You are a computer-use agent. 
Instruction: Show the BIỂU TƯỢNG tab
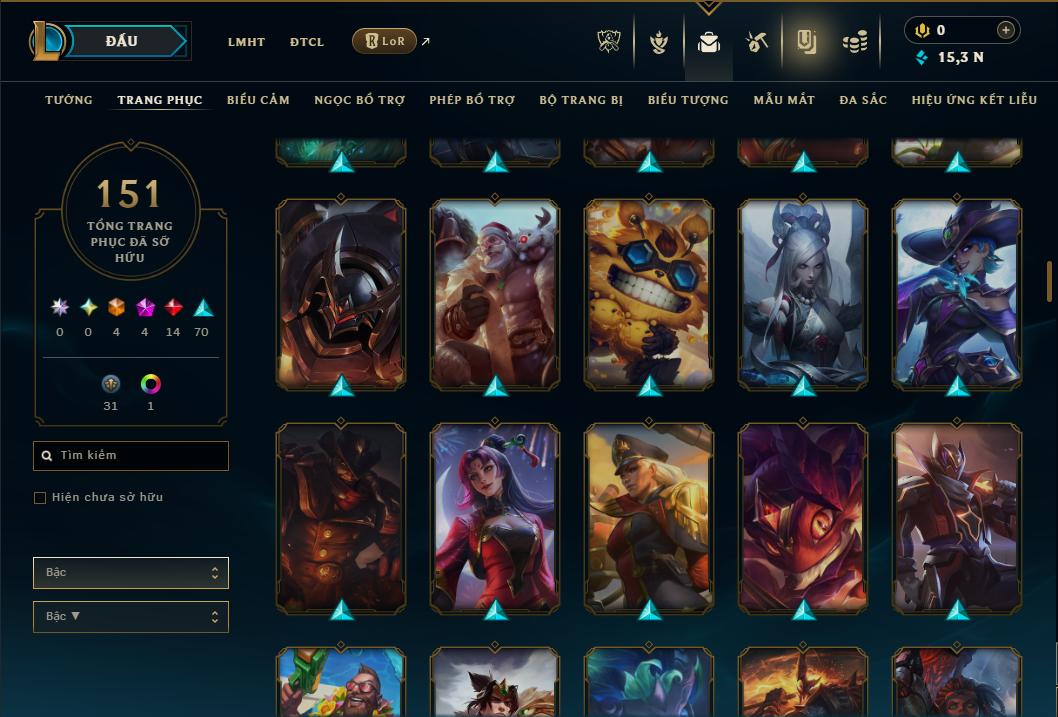[688, 100]
